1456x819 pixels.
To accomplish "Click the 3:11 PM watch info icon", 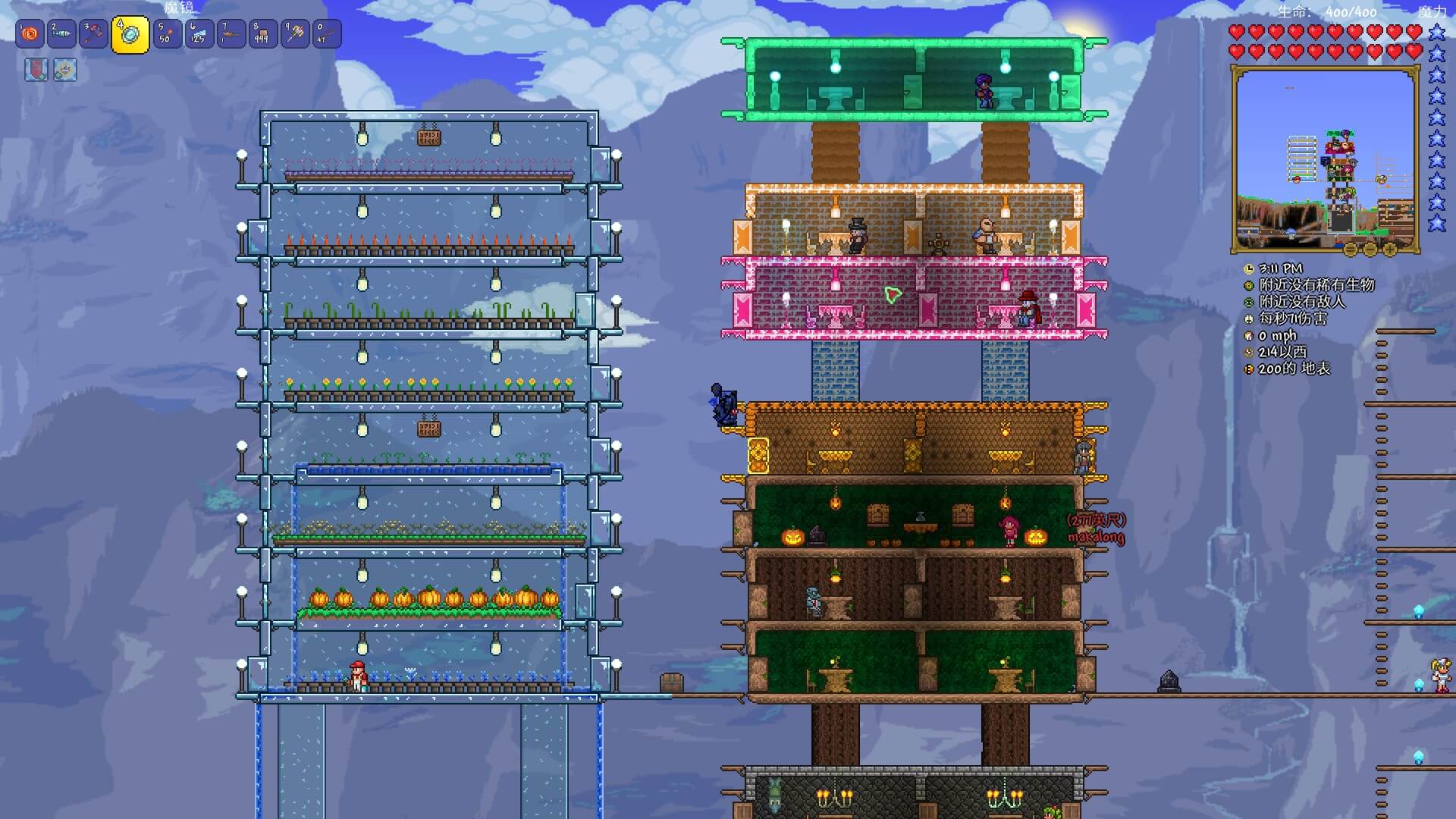I will 1249,269.
